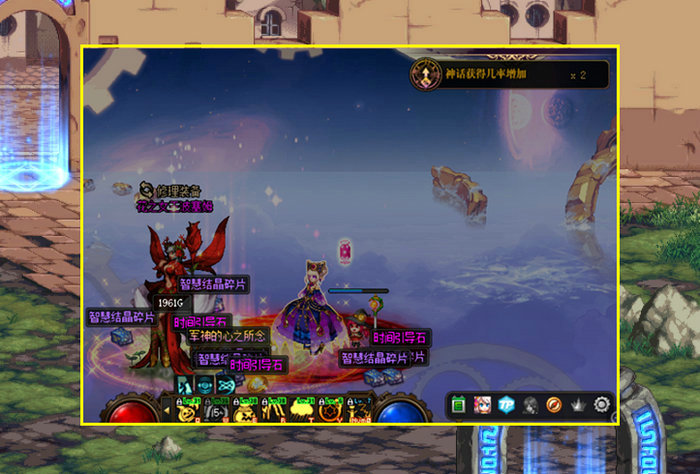The height and width of the screenshot is (474, 700).
Task: Open the green calendar icon
Action: coord(459,405)
